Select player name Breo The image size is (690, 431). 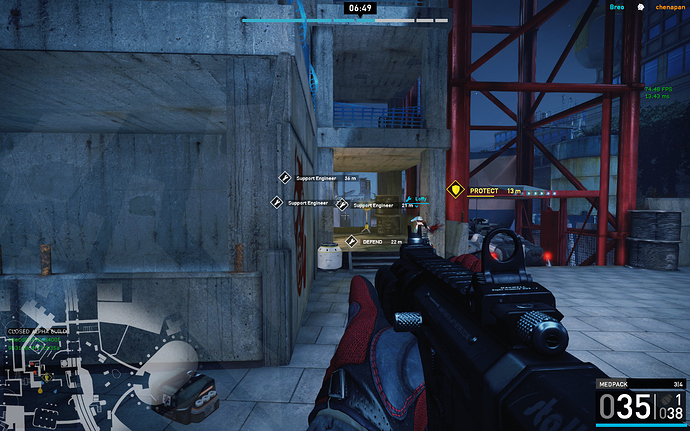[x=617, y=7]
